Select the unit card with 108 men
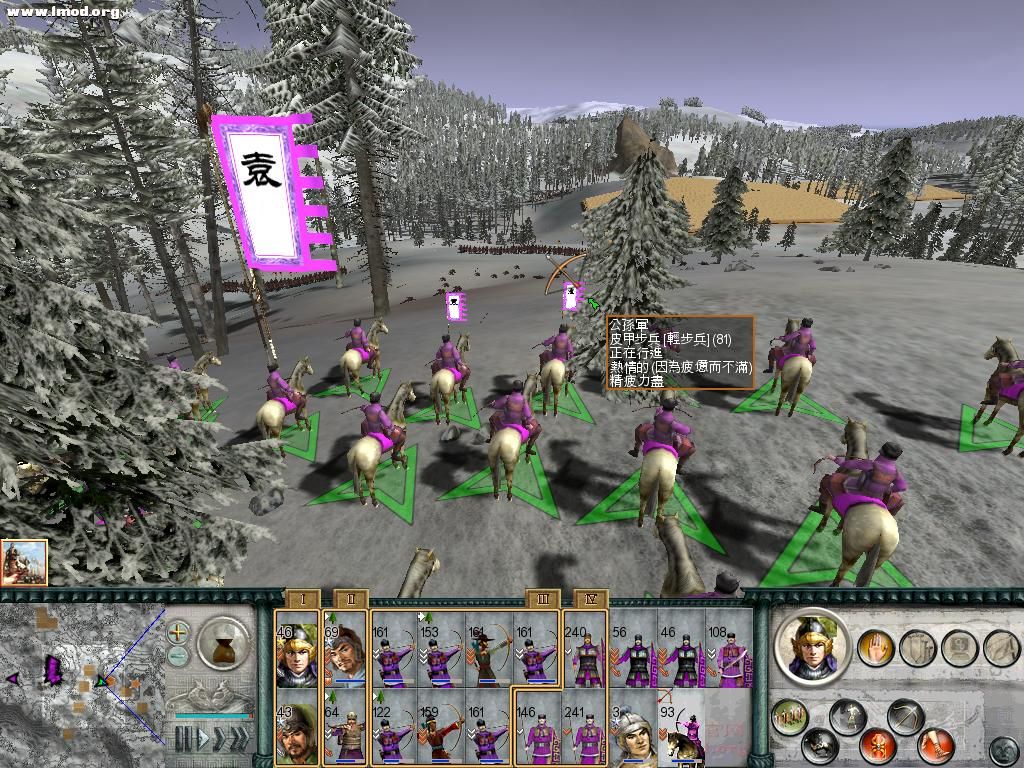The height and width of the screenshot is (768, 1024). pyautogui.click(x=729, y=650)
